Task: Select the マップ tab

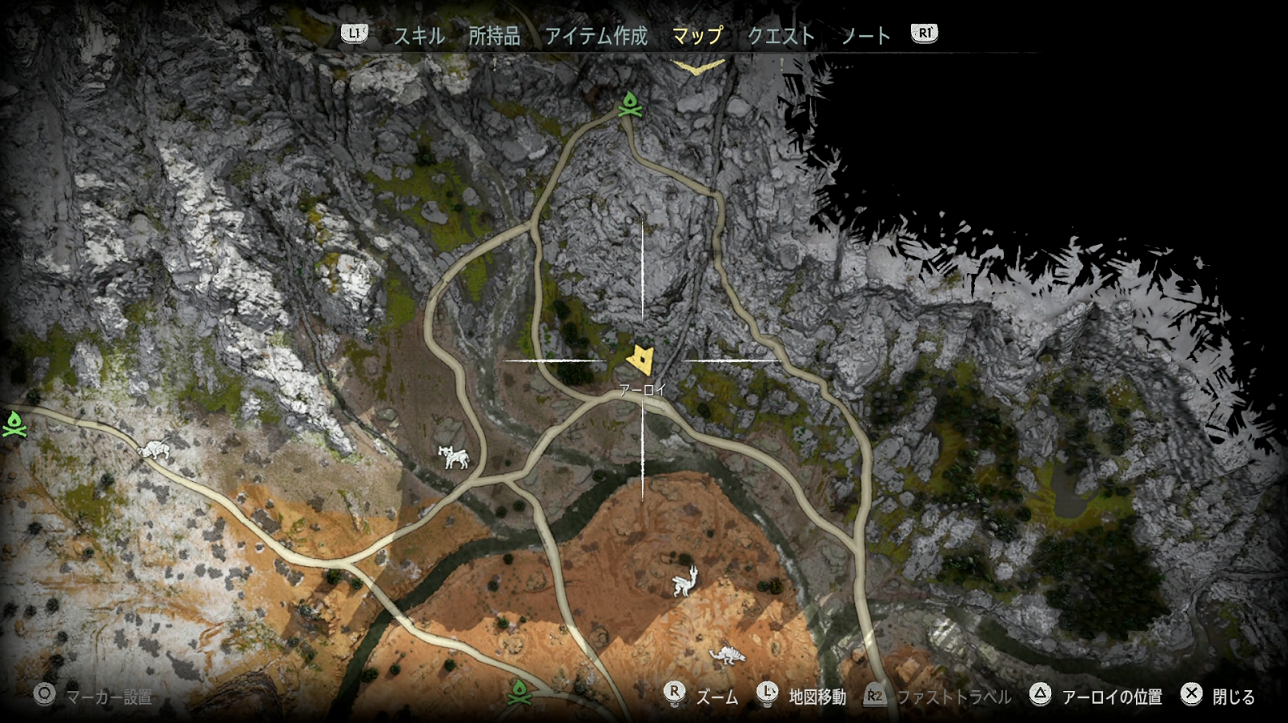Action: coord(697,36)
